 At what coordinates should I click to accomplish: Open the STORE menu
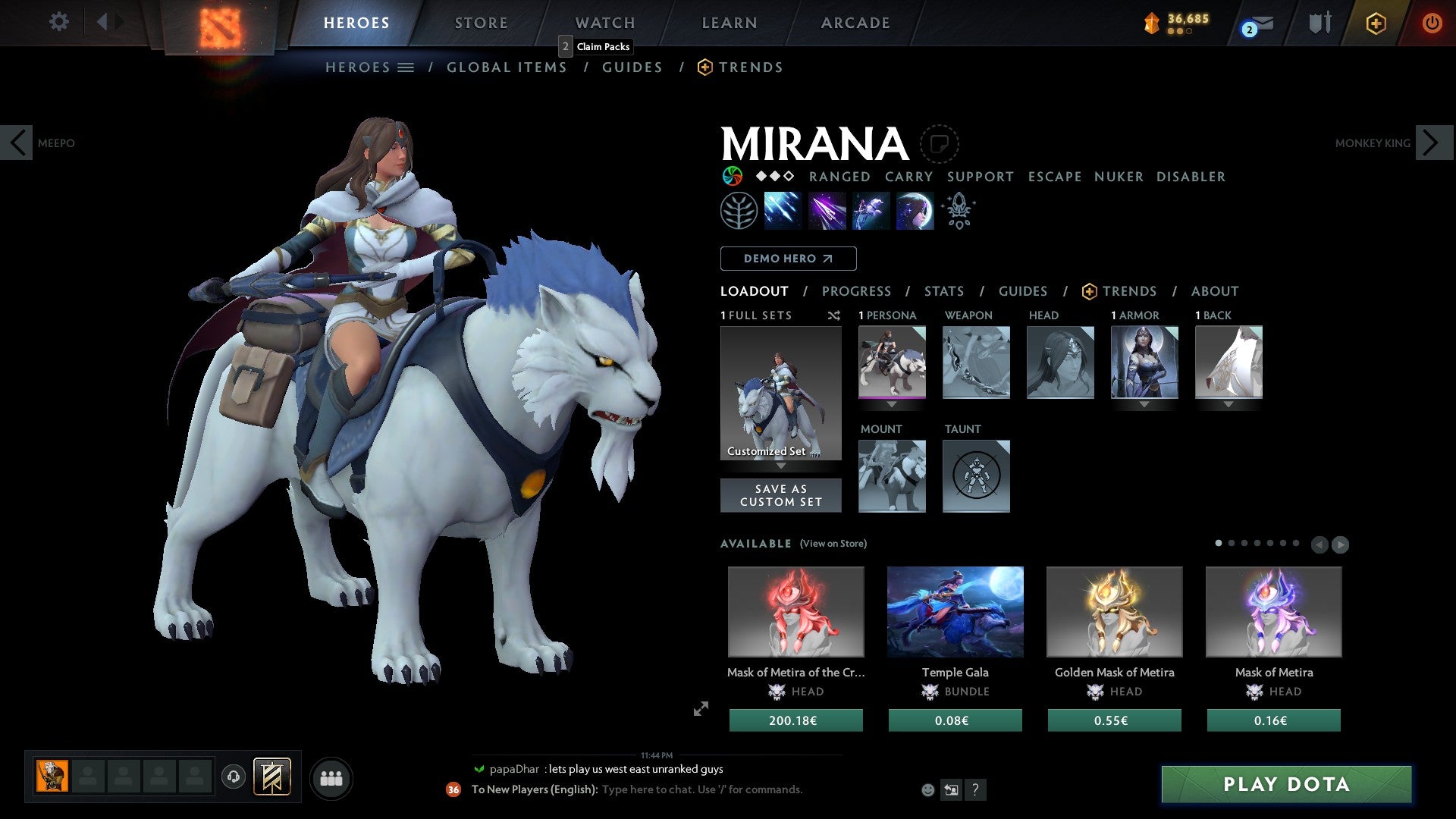click(481, 23)
